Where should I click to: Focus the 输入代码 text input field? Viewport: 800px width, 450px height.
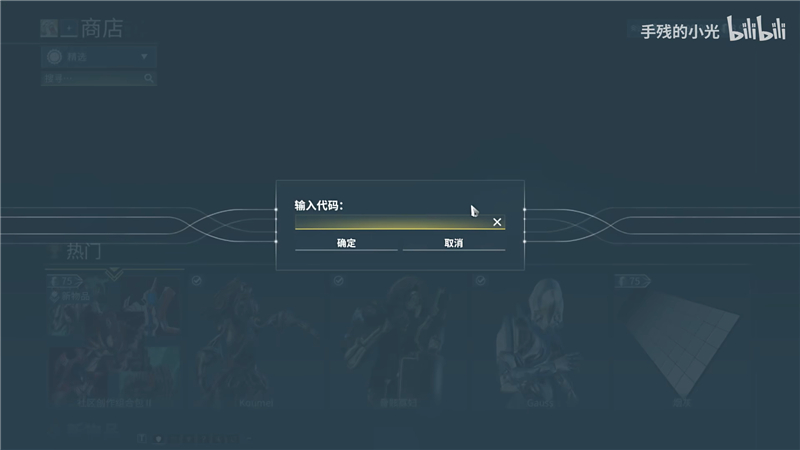tap(390, 222)
